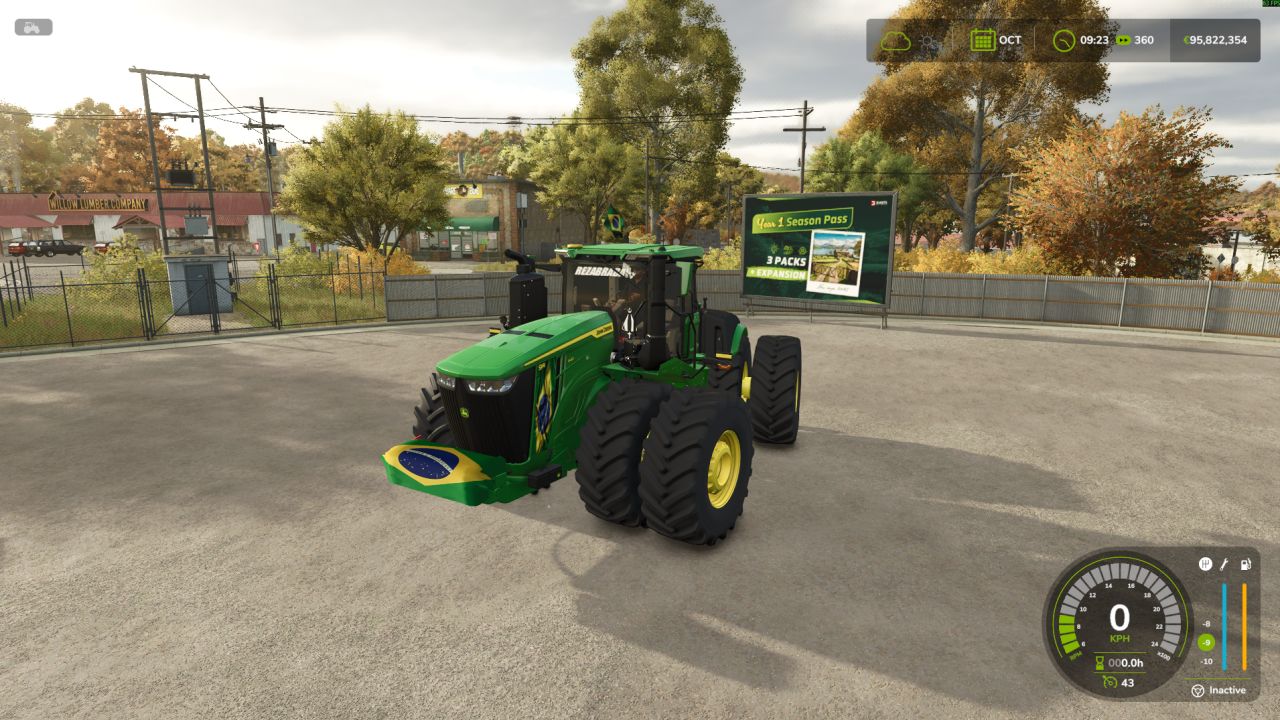The width and height of the screenshot is (1280, 720).
Task: Select the OCT calendar icon
Action: click(x=982, y=41)
